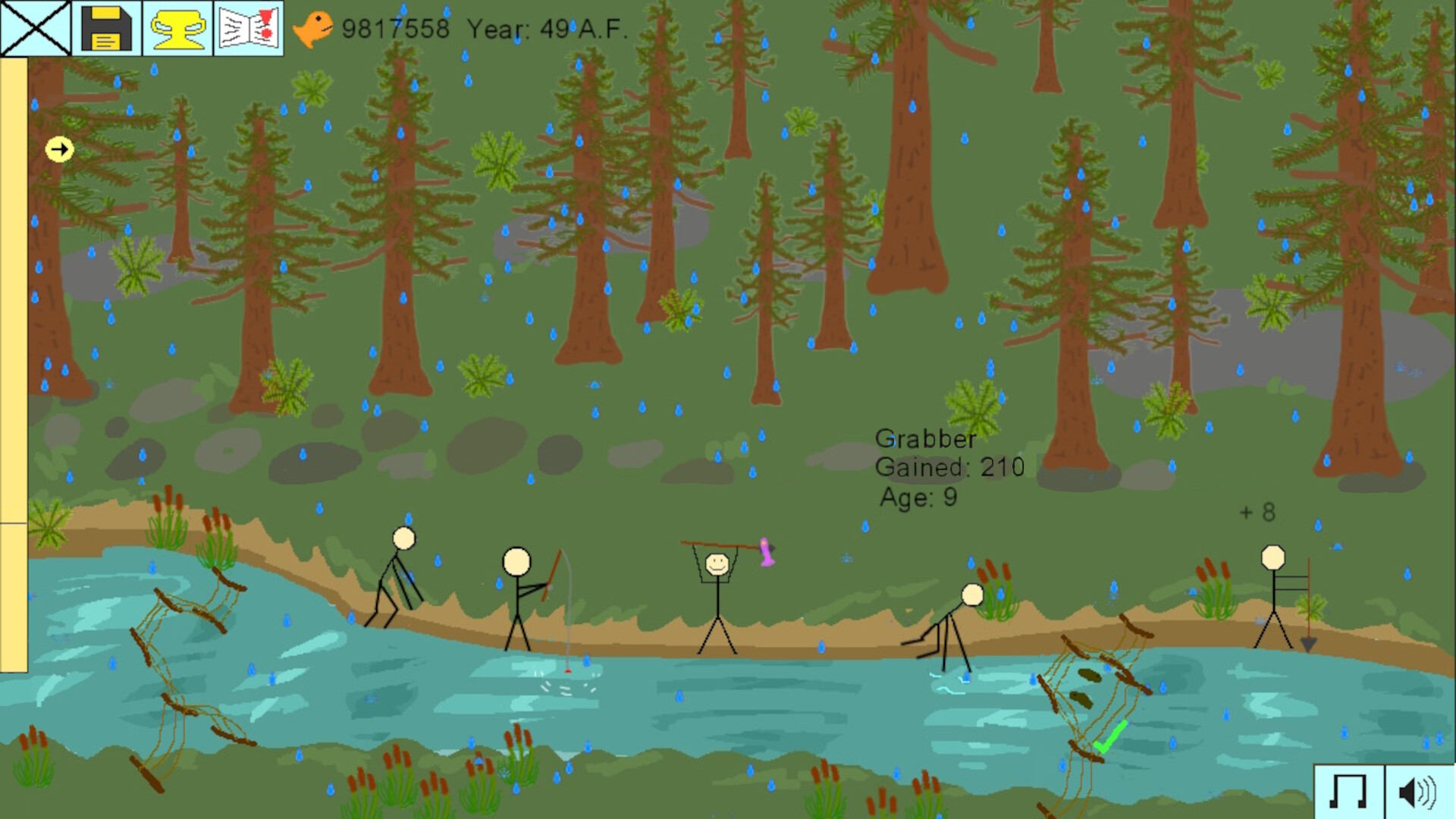
Task: Click the stickman carrying a basket of fish
Action: coord(717,599)
